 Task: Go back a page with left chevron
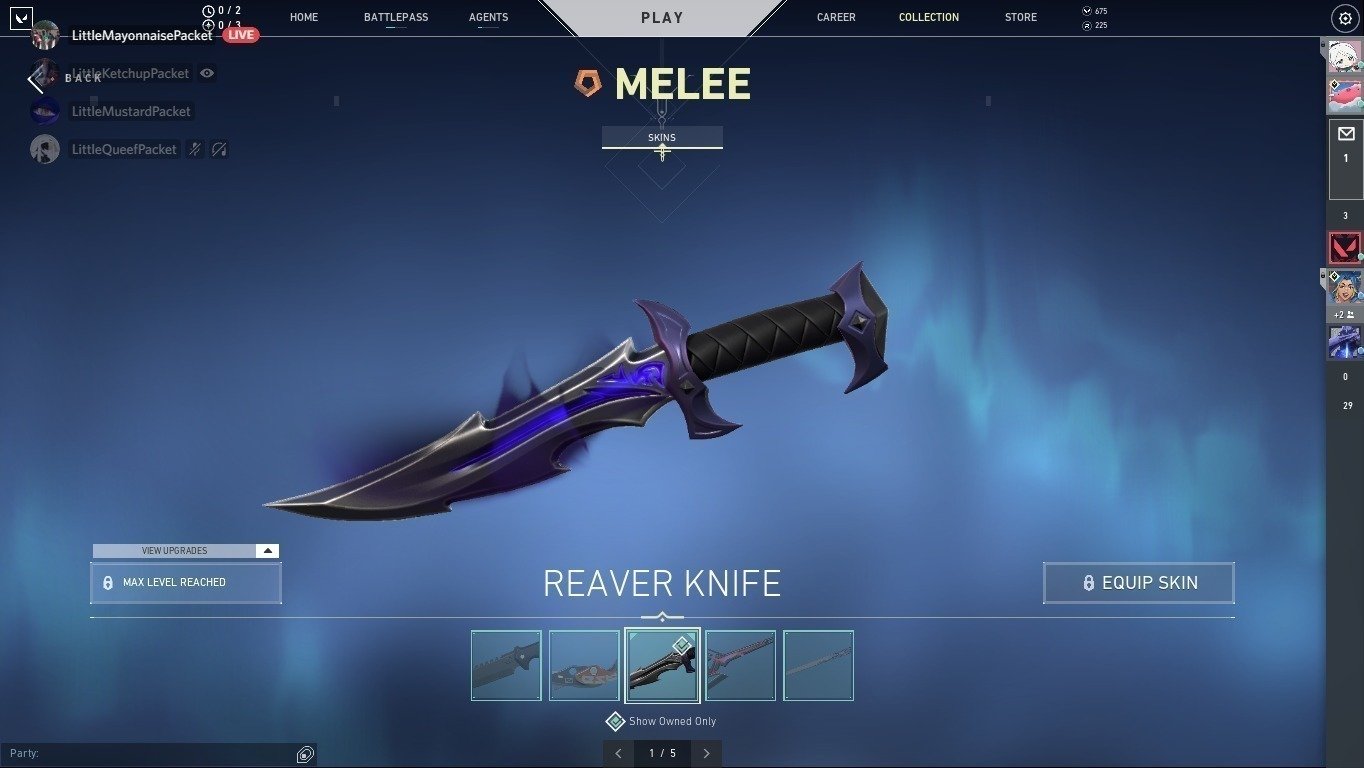[618, 753]
